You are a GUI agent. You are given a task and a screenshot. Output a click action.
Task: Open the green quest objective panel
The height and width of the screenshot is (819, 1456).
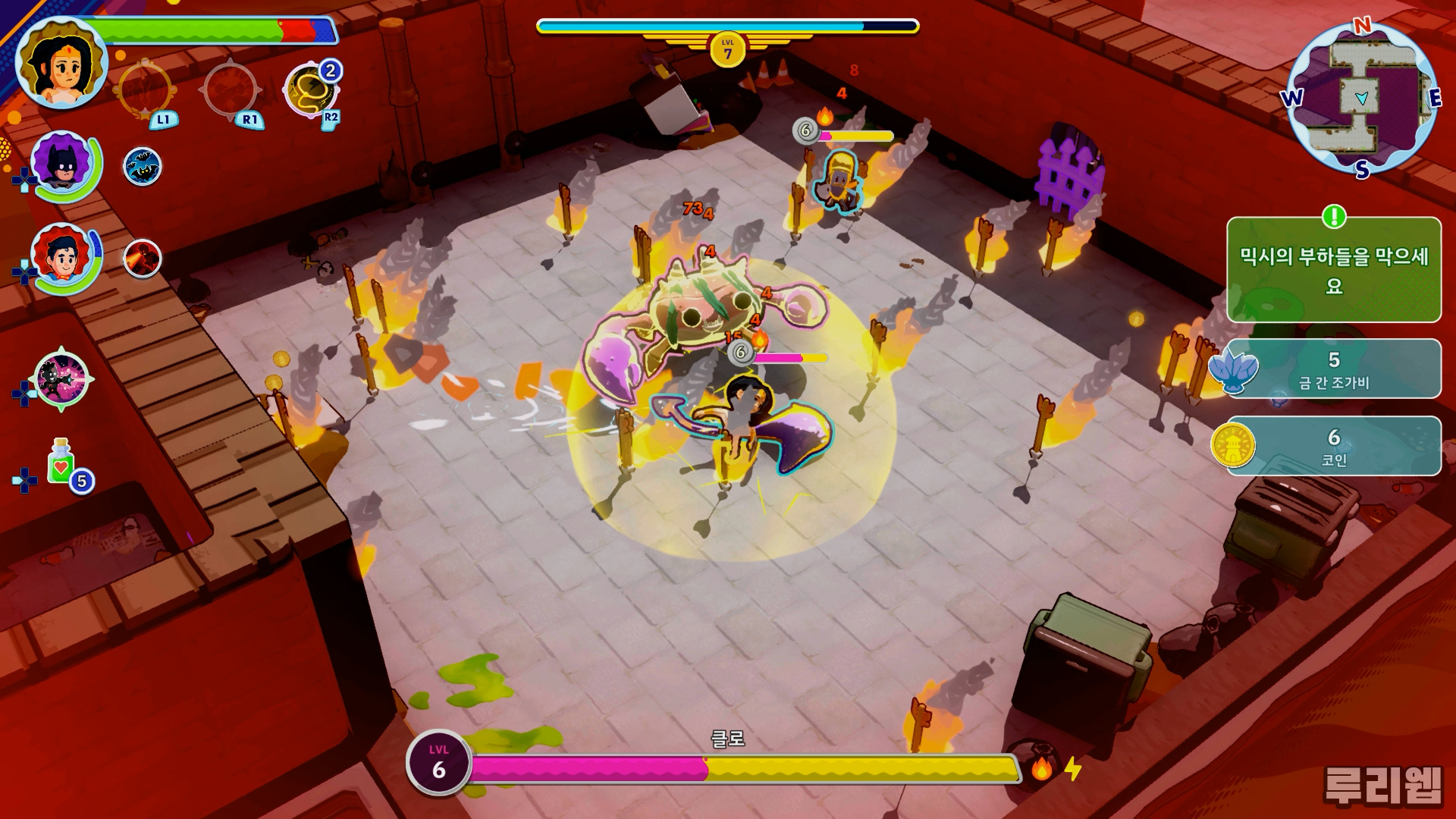click(x=1333, y=270)
